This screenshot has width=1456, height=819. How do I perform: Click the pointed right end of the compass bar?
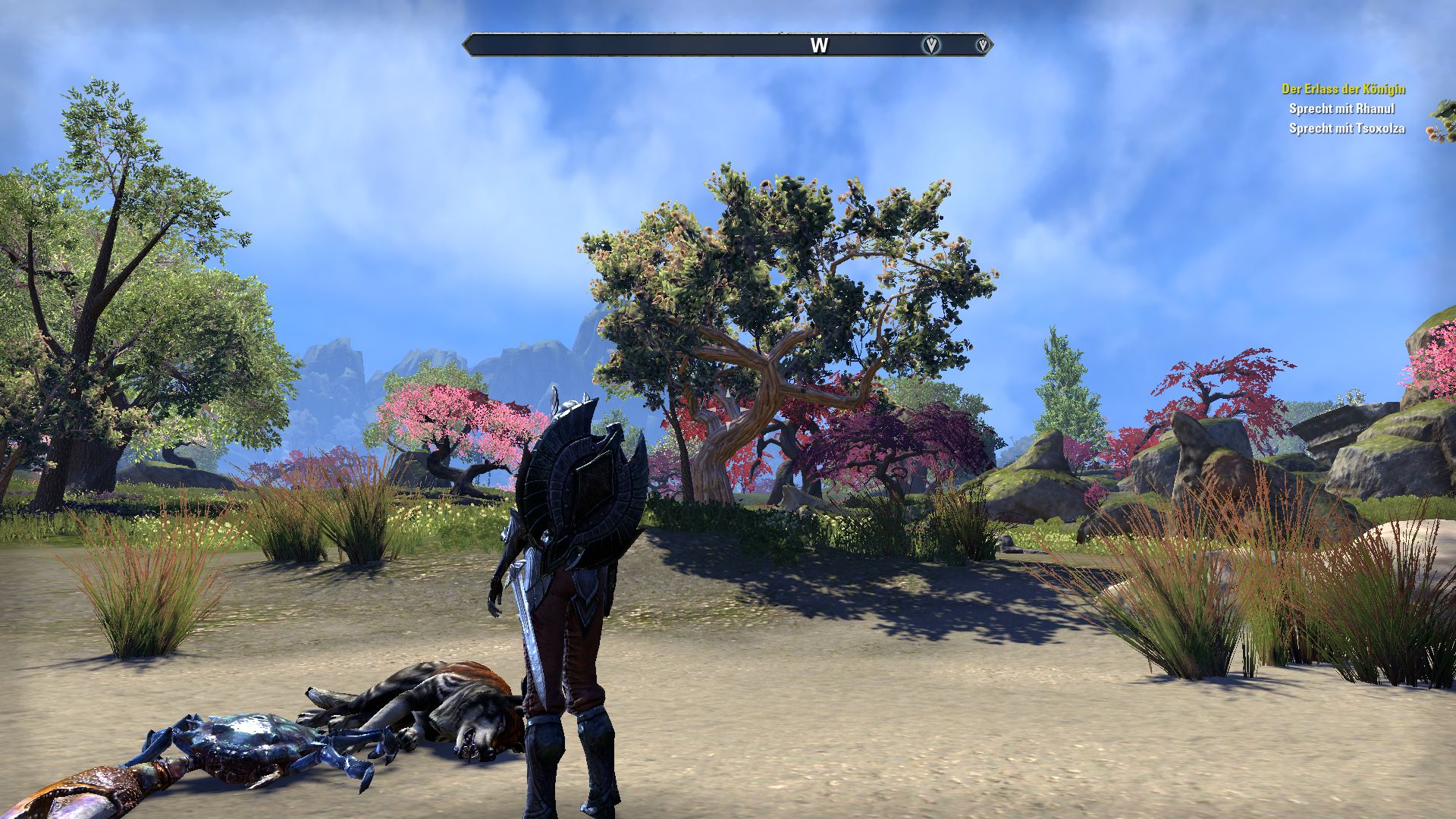coord(993,45)
